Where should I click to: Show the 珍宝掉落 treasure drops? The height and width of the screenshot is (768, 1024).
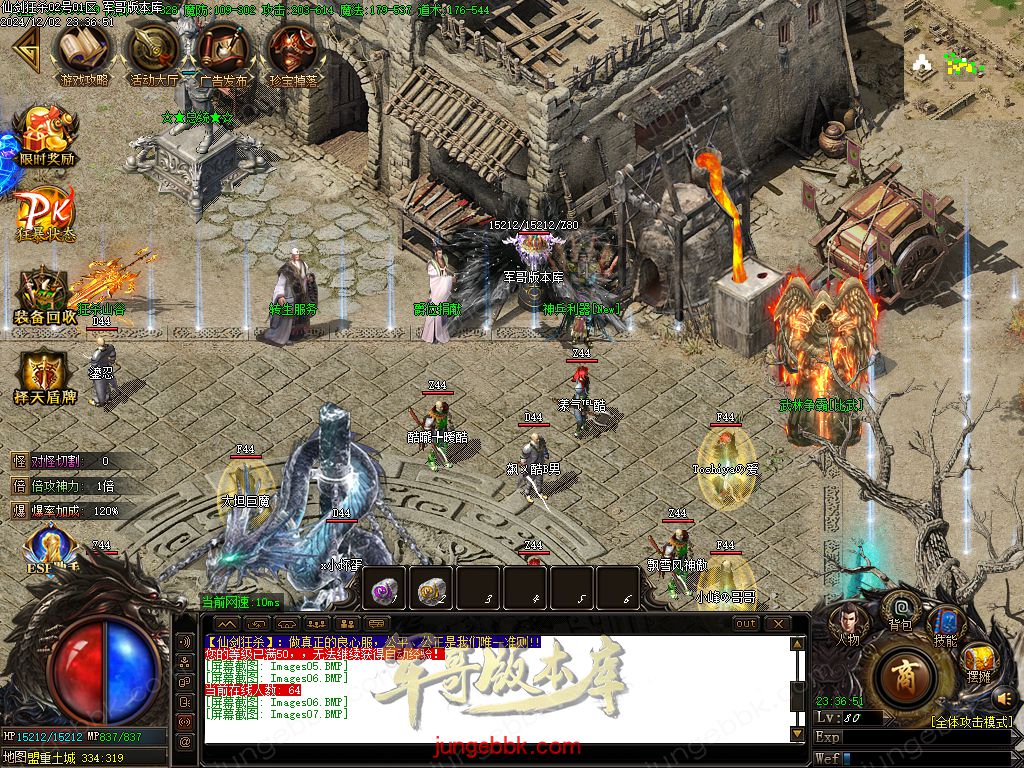pos(293,48)
